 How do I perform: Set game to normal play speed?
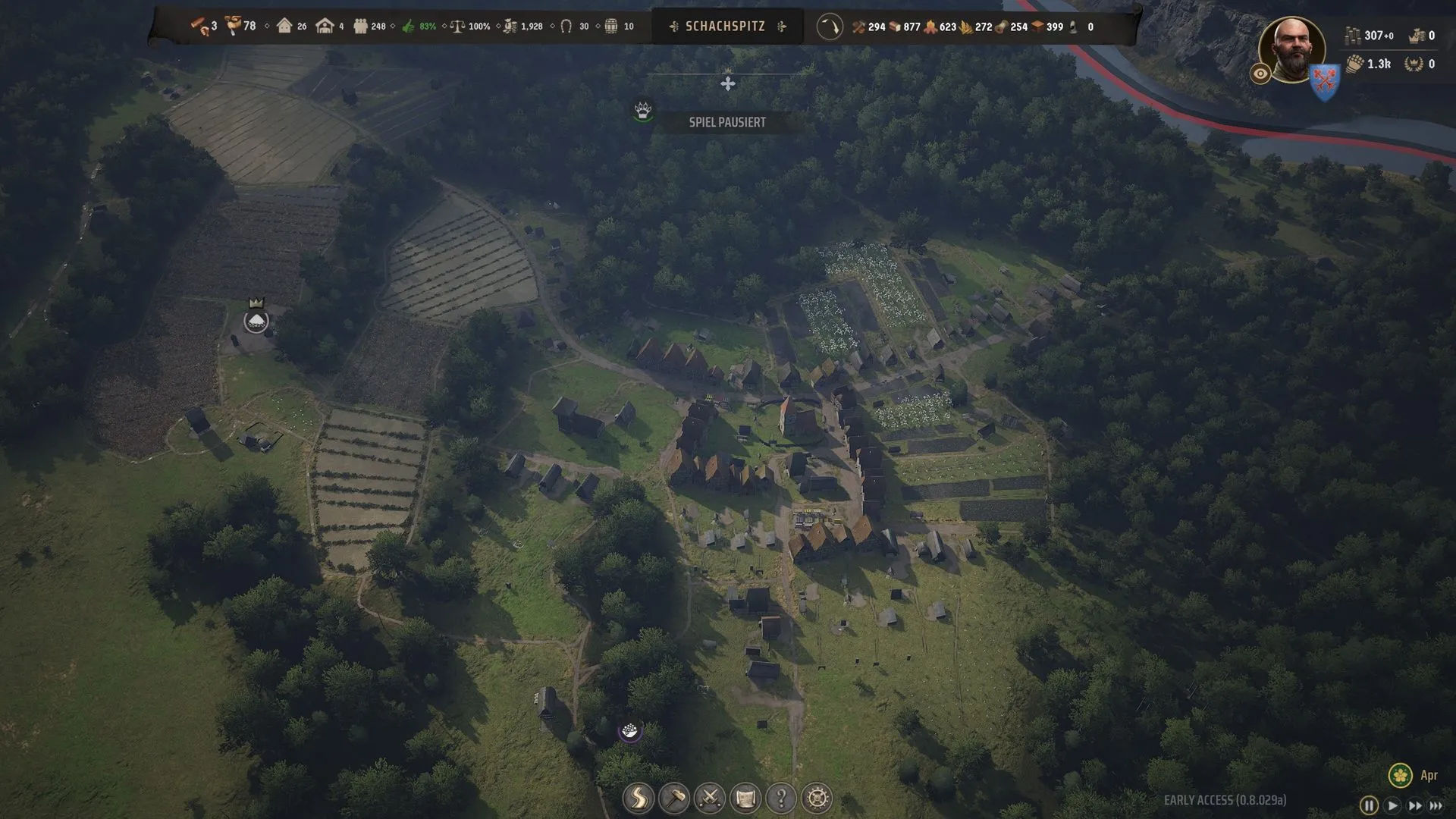[x=1392, y=805]
